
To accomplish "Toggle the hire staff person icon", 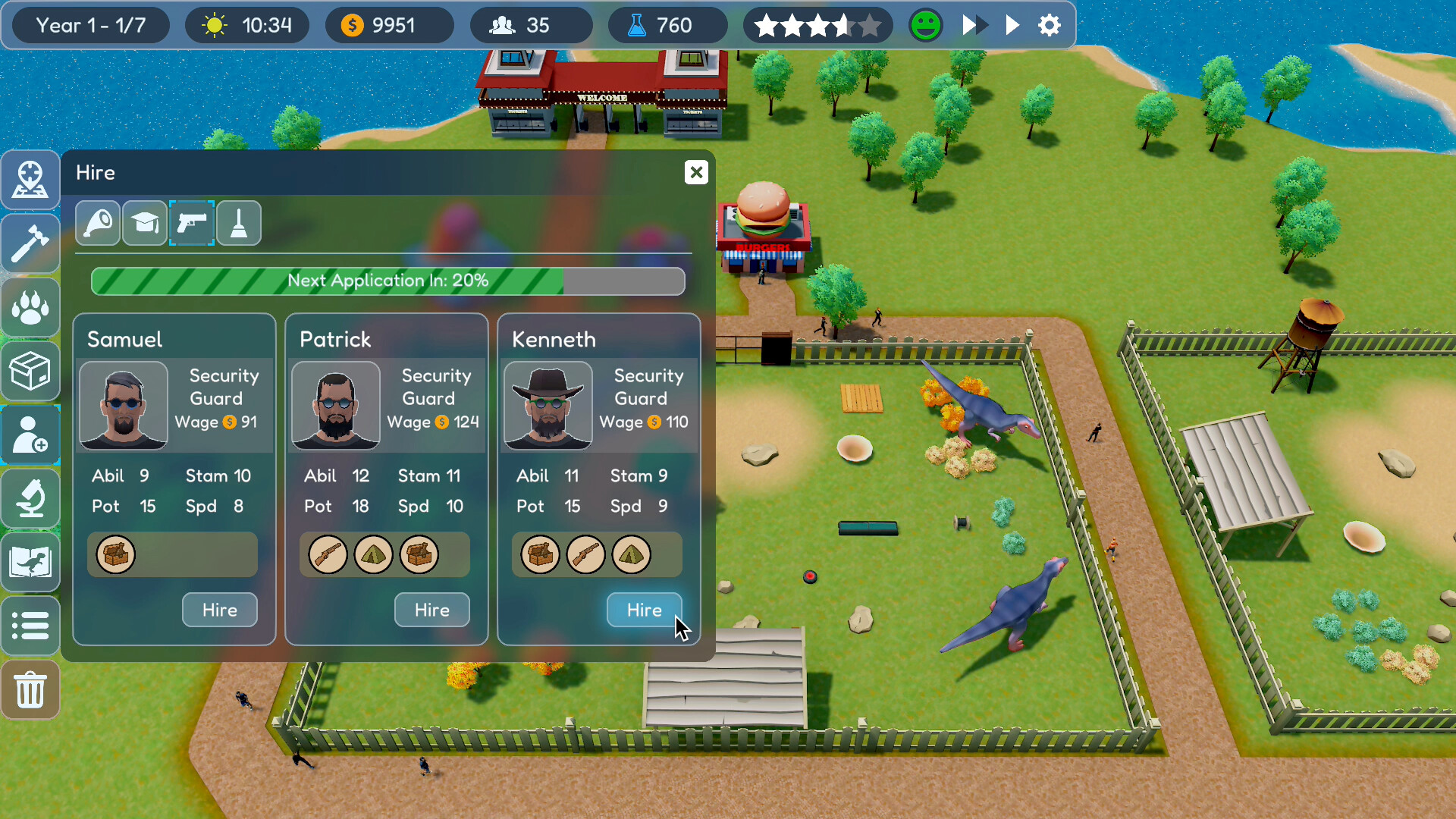I will (30, 435).
